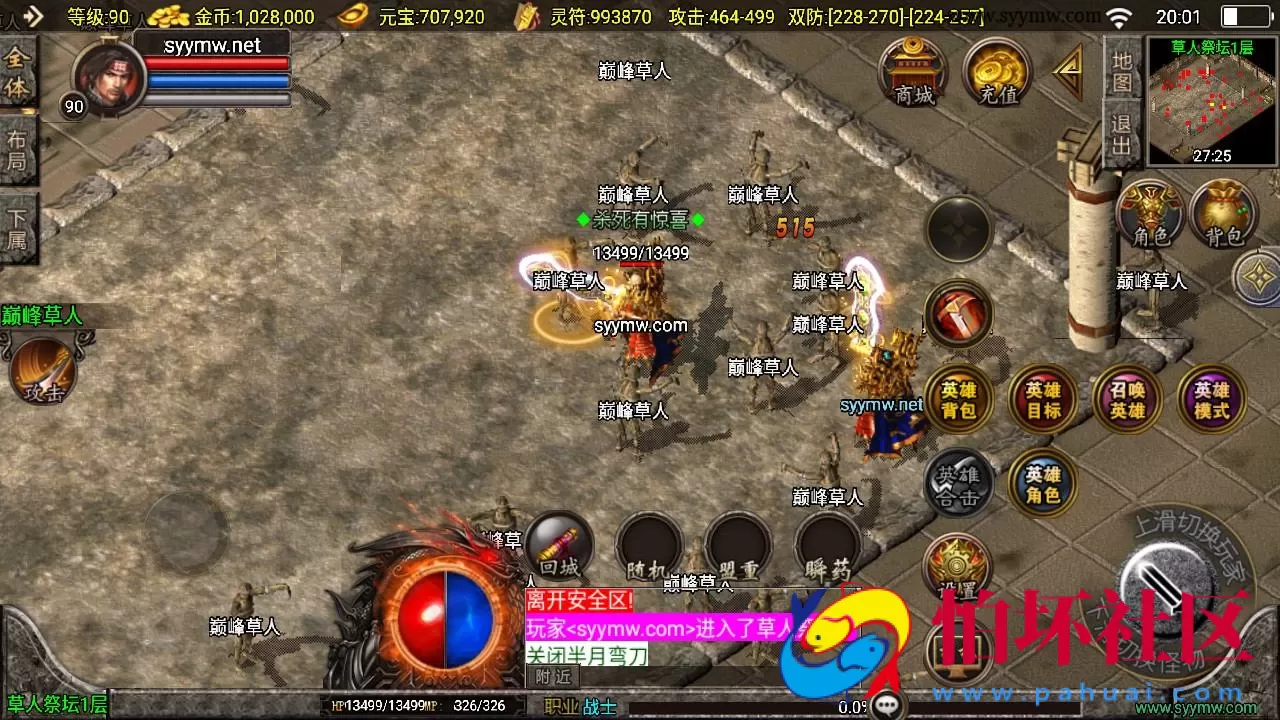The height and width of the screenshot is (720, 1280).
Task: Open the 充值 recharge panel
Action: (995, 70)
